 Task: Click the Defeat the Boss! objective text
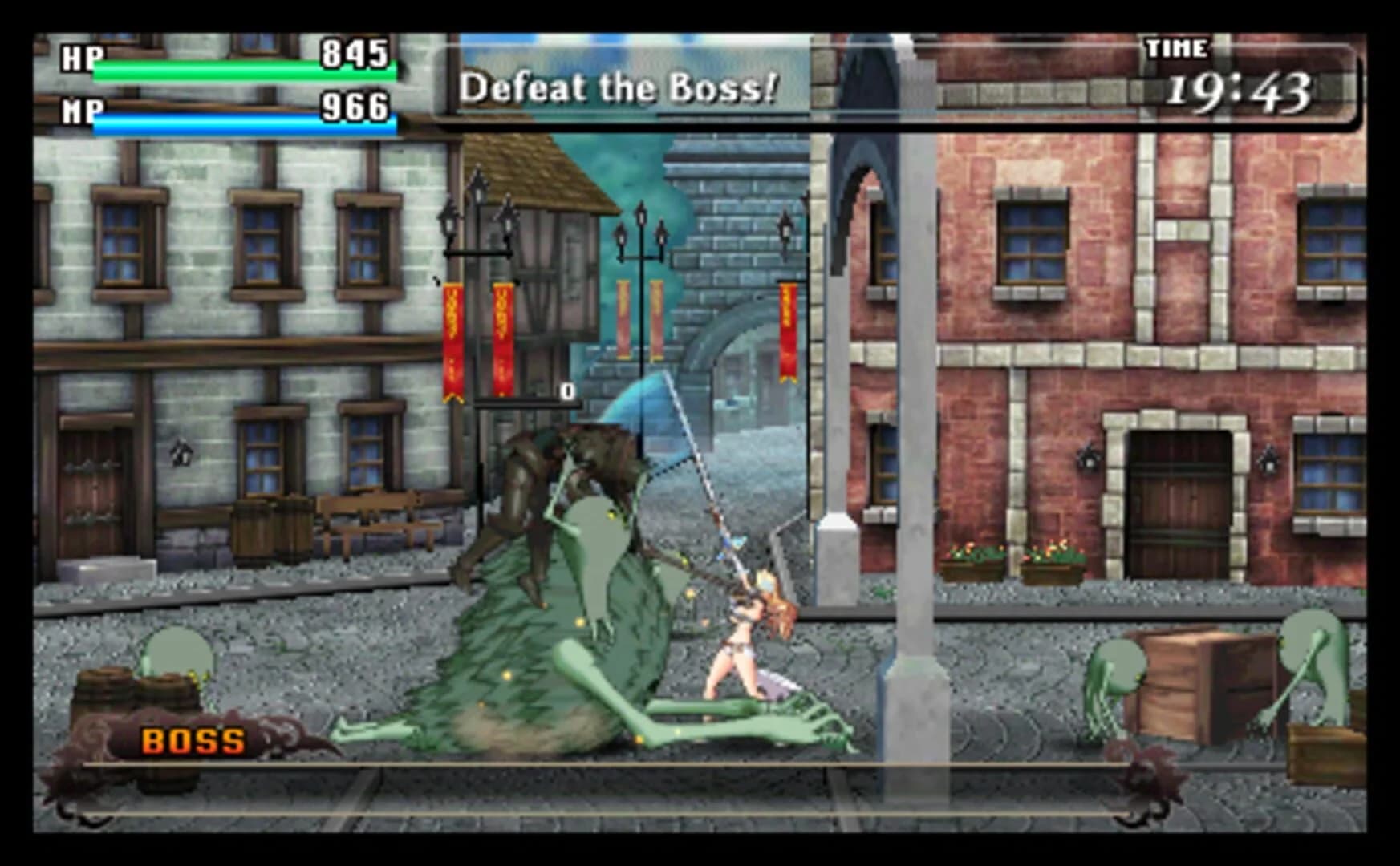[618, 88]
